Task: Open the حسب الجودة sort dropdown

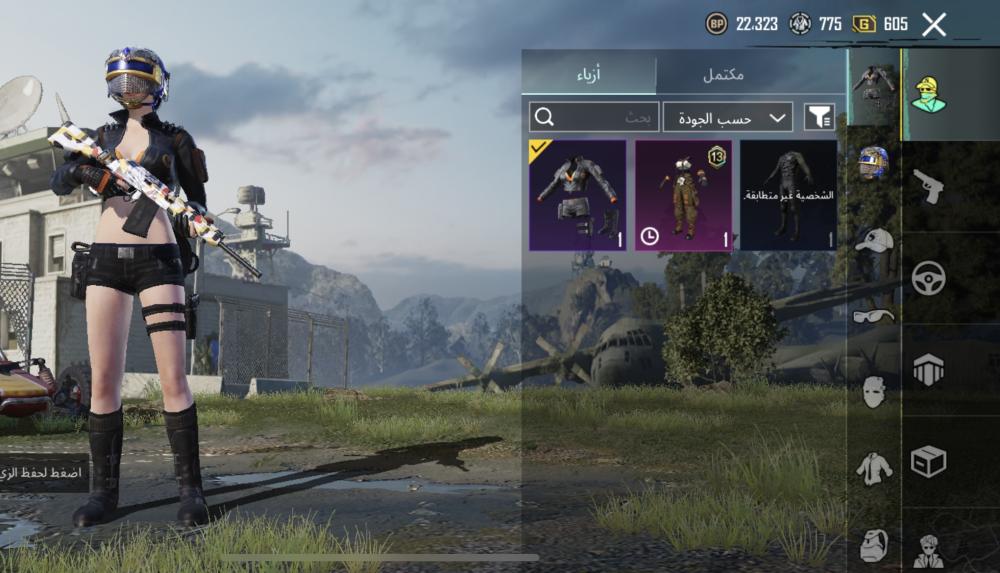Action: [x=727, y=117]
